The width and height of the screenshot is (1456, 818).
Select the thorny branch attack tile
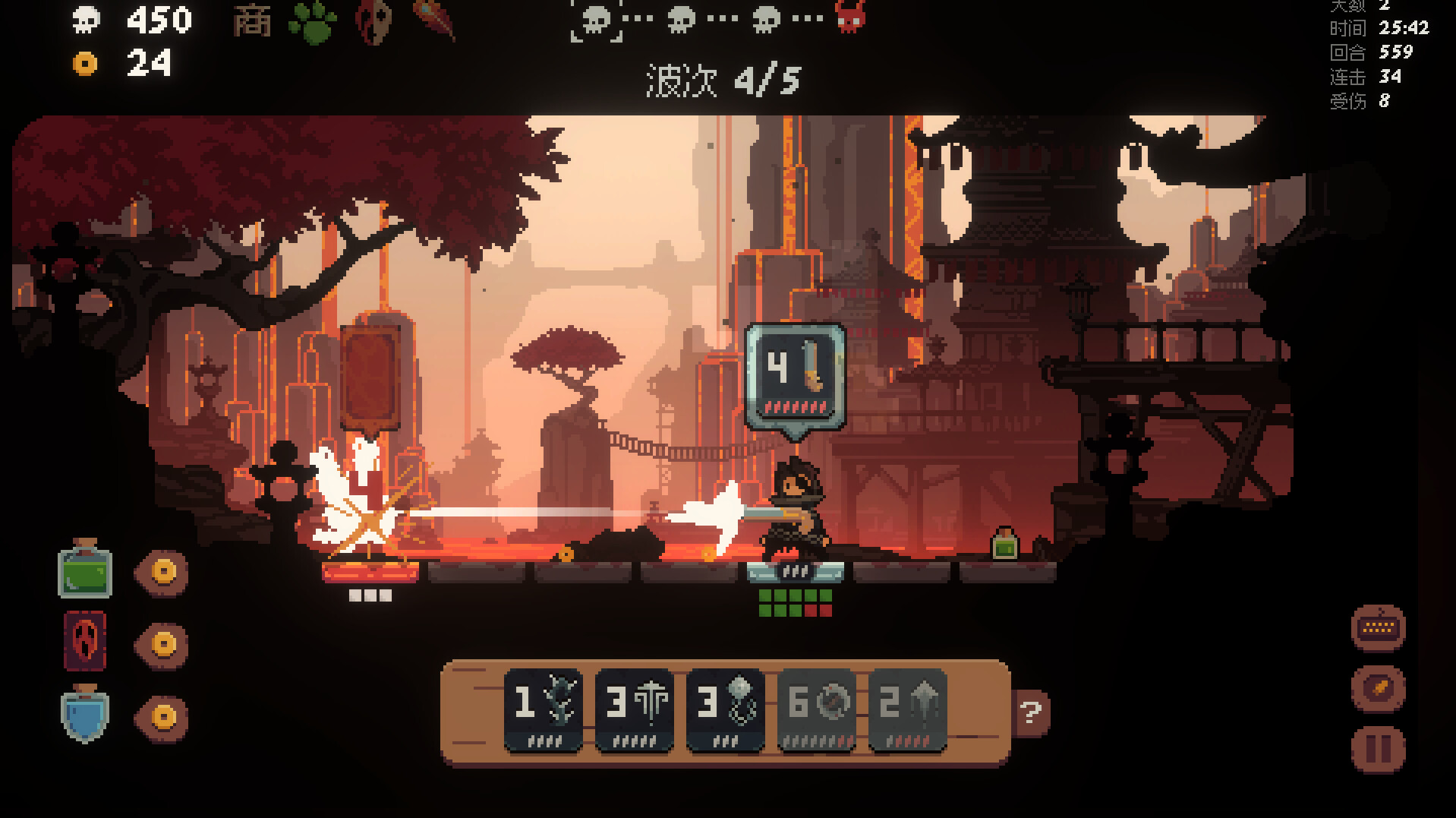click(544, 709)
